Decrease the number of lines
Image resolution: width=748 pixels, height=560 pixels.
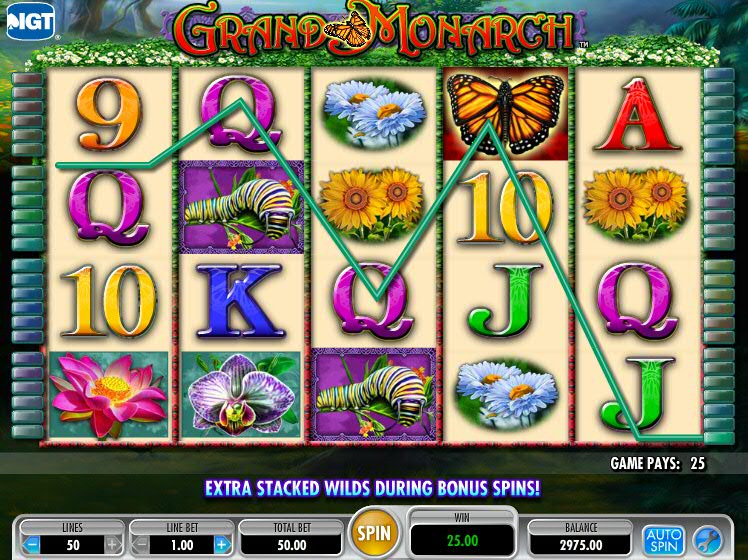pyautogui.click(x=30, y=545)
